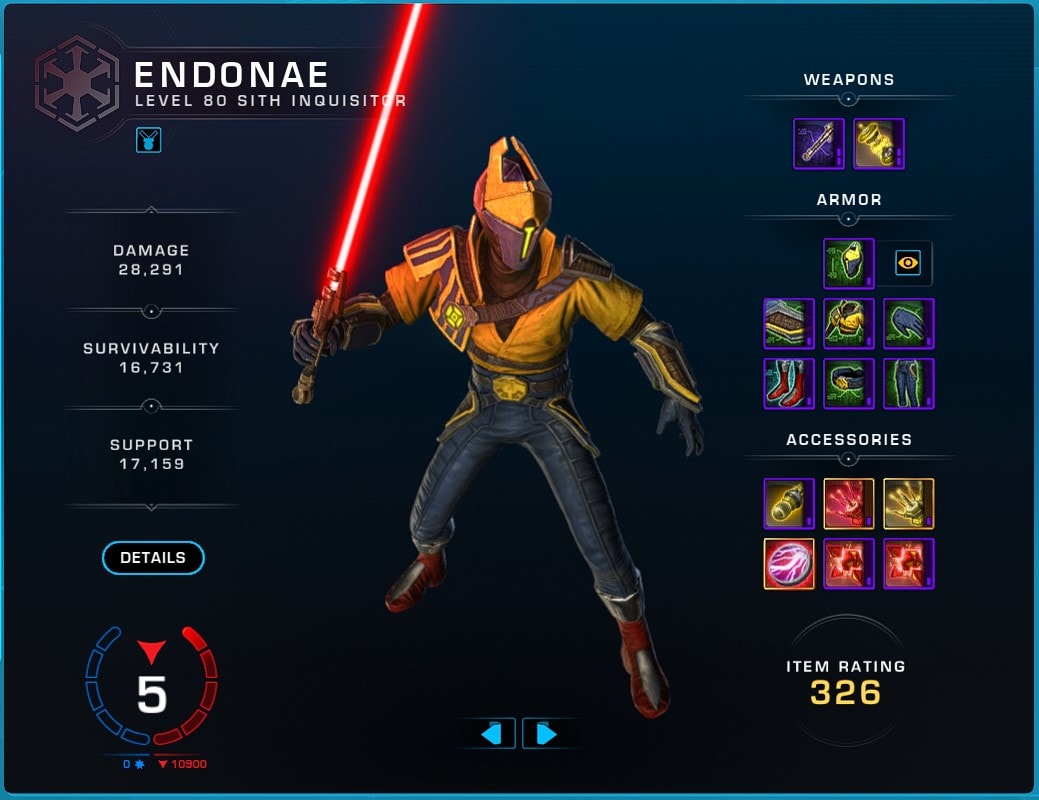1039x800 pixels.
Task: Inspect the bracers armor slot
Action: tap(789, 324)
